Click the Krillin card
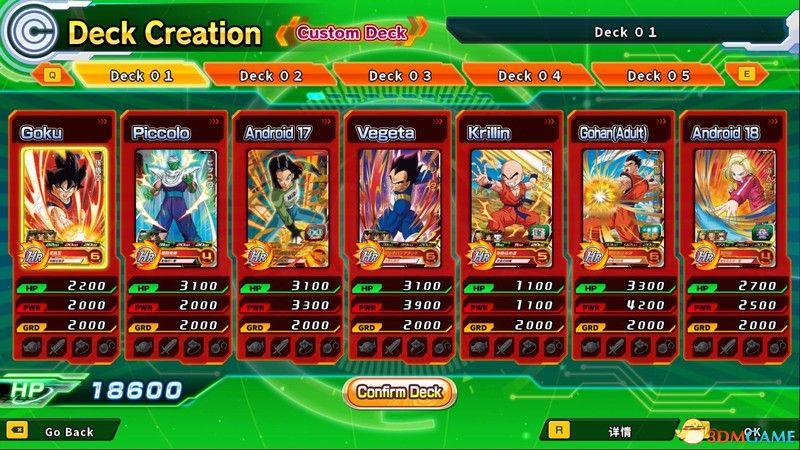This screenshot has width=800, height=450. [510, 200]
